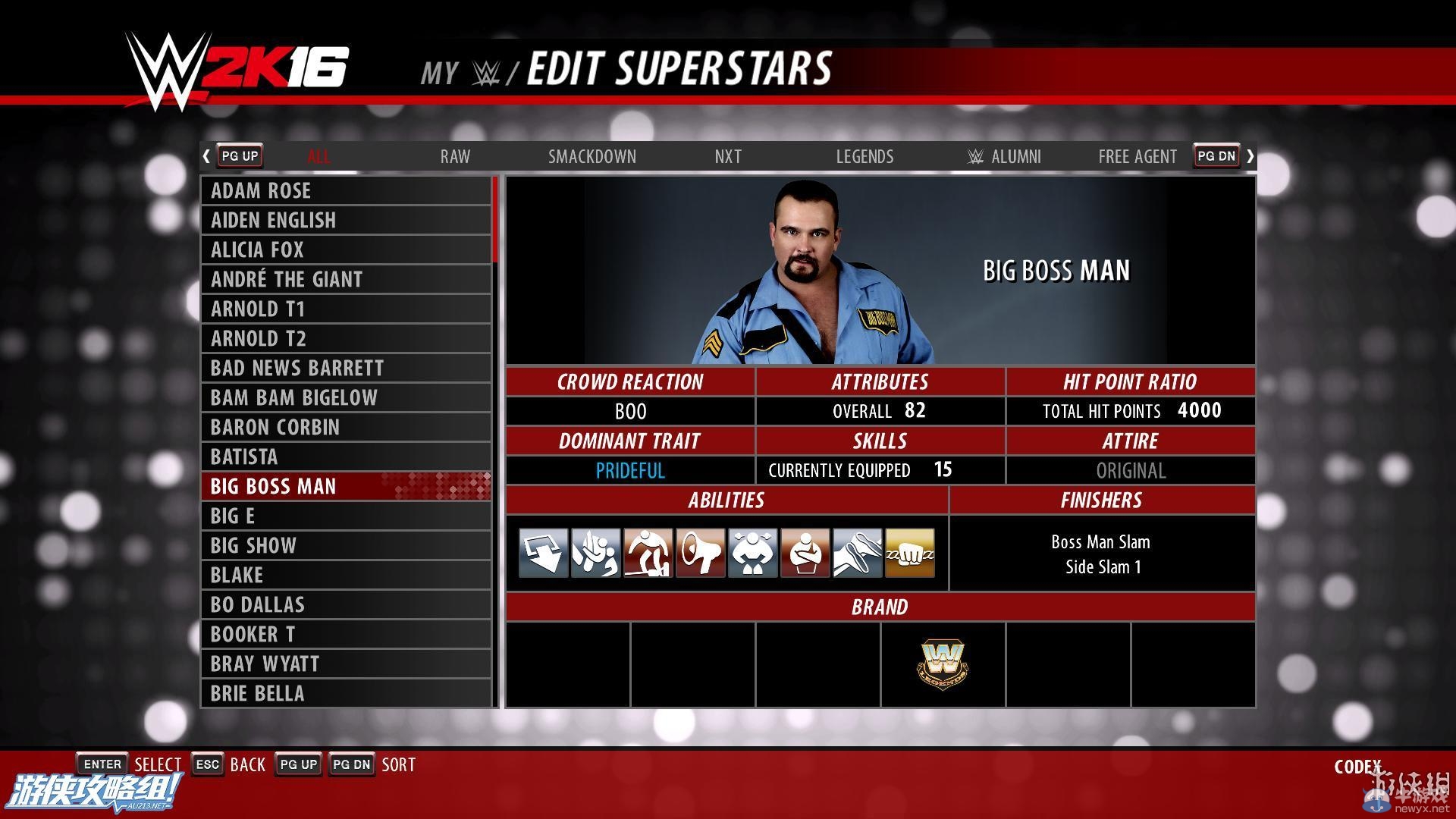Screen dimensions: 1456x819
Task: Select the first ability icon with downward arrow
Action: (x=541, y=553)
